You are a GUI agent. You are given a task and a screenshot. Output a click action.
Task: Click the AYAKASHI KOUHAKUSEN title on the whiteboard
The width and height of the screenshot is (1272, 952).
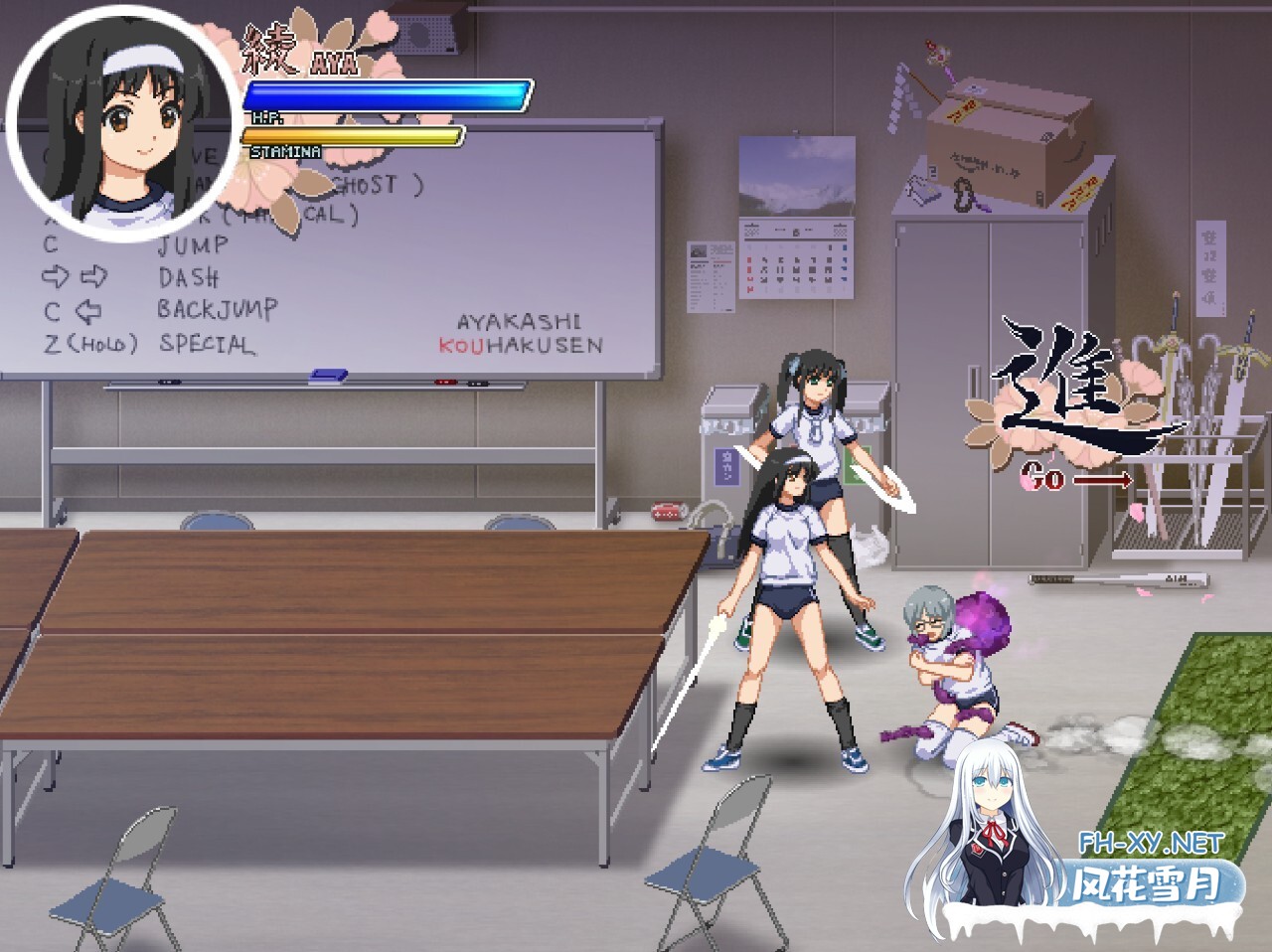[524, 334]
